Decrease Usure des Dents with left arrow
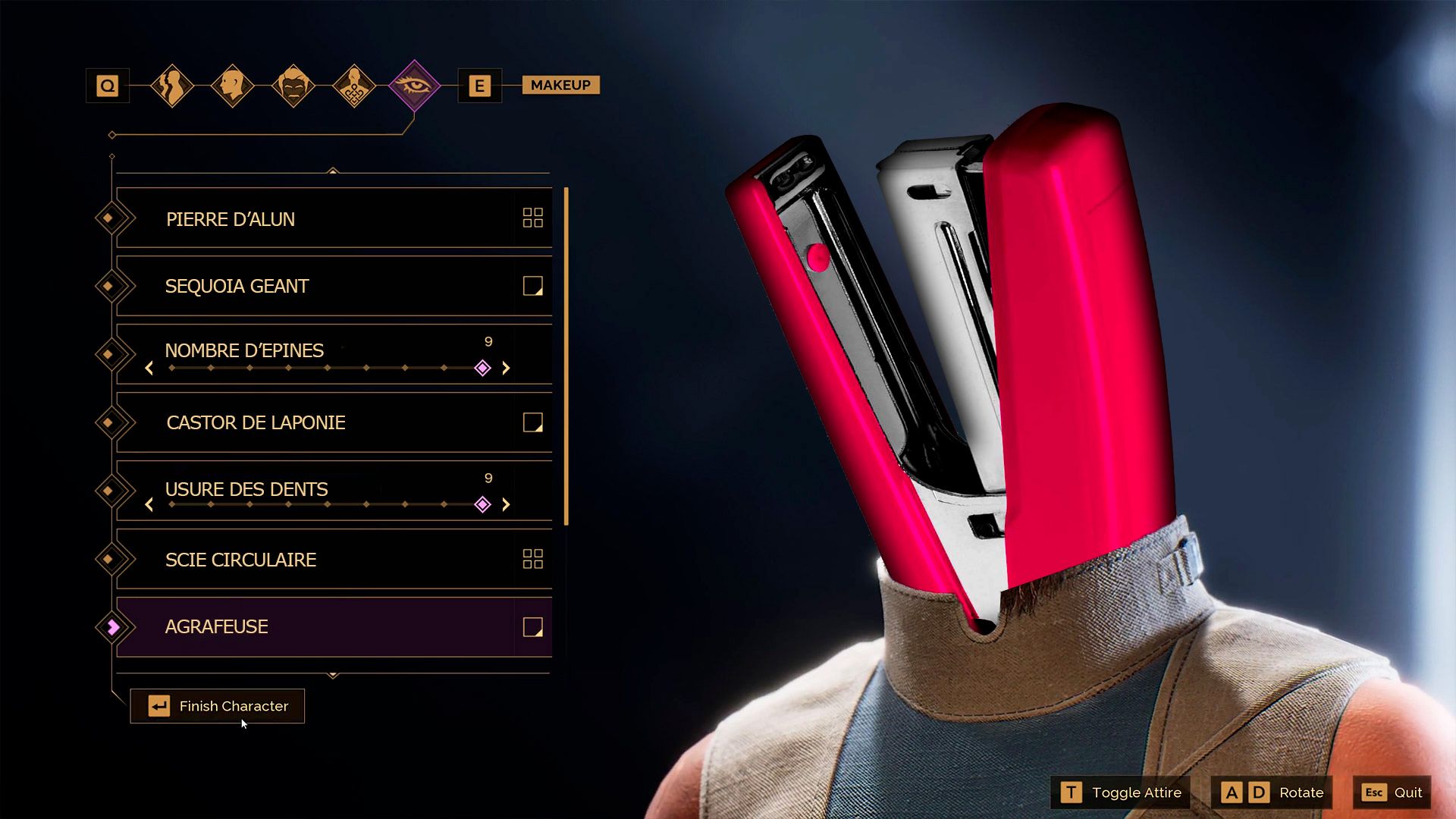Viewport: 1456px width, 819px height. [149, 505]
